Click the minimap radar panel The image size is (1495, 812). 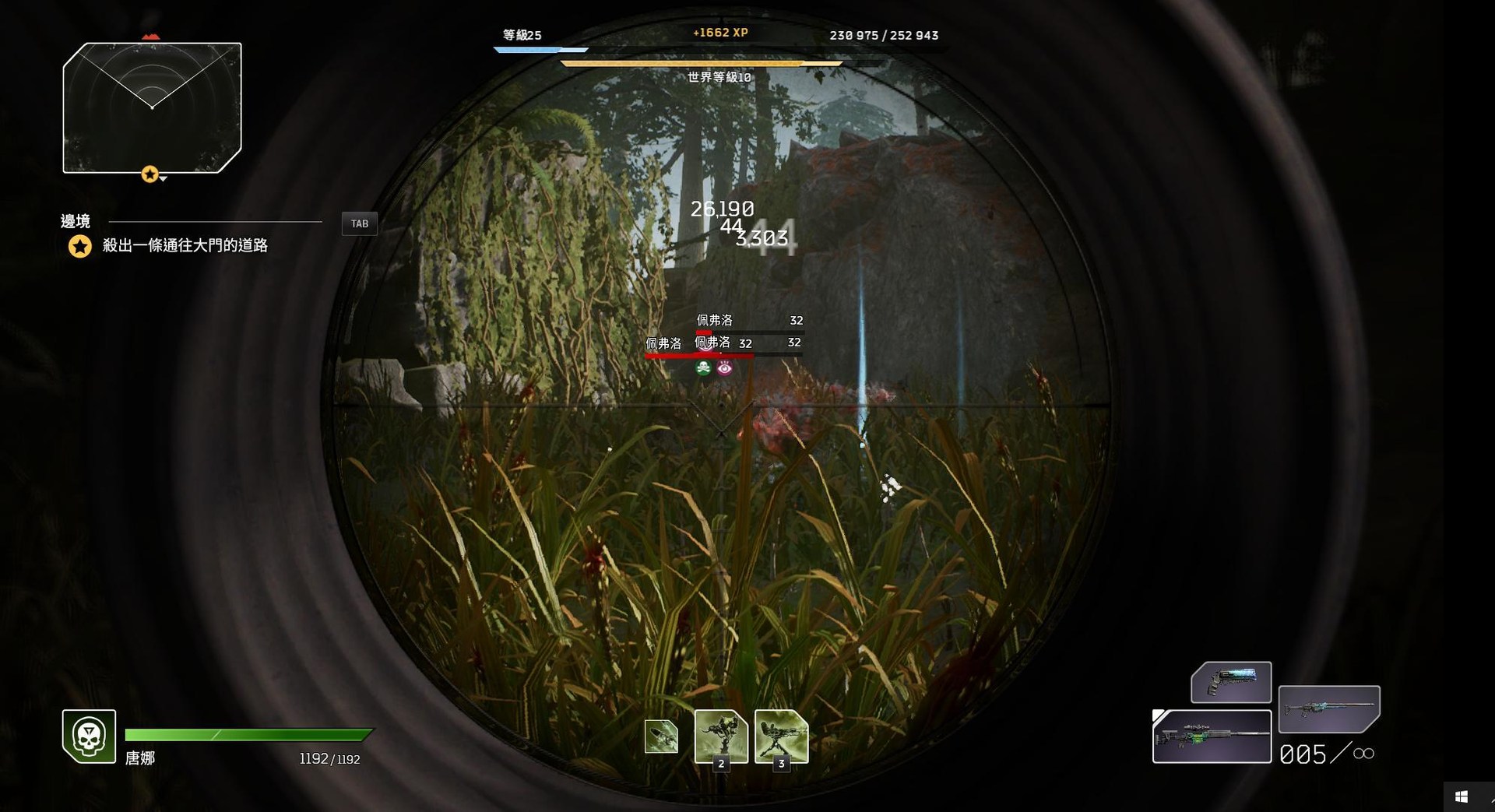(x=152, y=107)
